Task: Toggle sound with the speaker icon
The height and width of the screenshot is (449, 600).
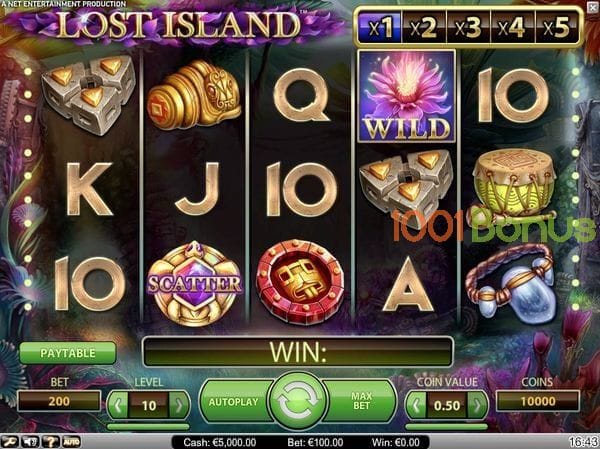Action: 29,441
